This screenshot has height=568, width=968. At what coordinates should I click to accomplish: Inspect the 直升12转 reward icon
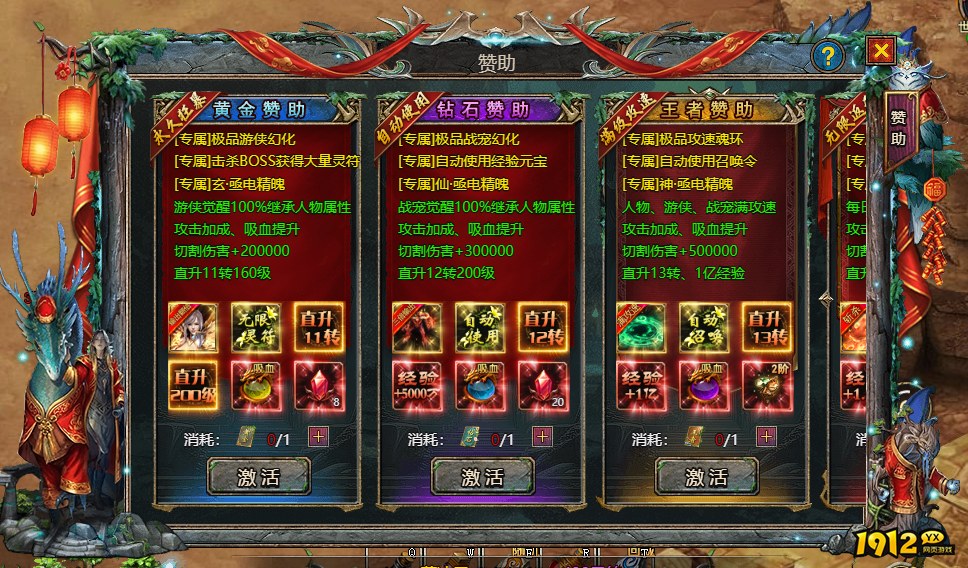(x=543, y=327)
